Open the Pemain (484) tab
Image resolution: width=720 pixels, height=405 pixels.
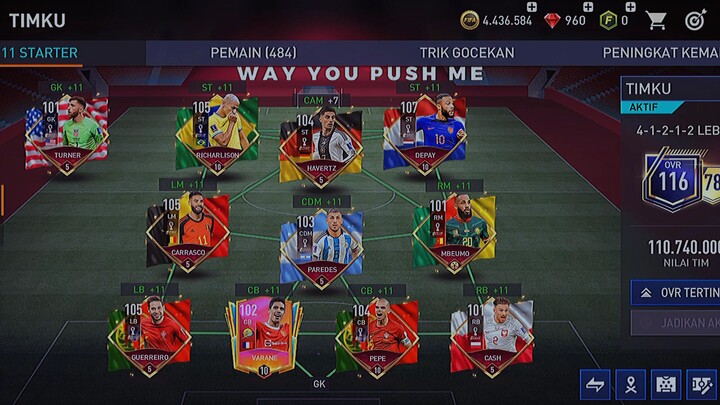pyautogui.click(x=260, y=53)
